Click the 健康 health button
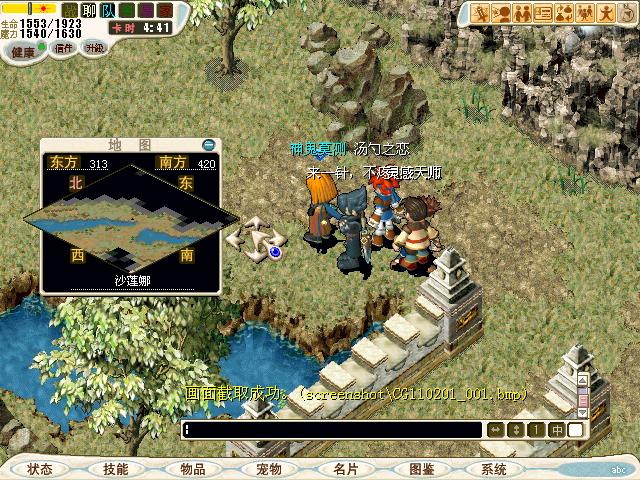This screenshot has width=640, height=480. (x=23, y=50)
